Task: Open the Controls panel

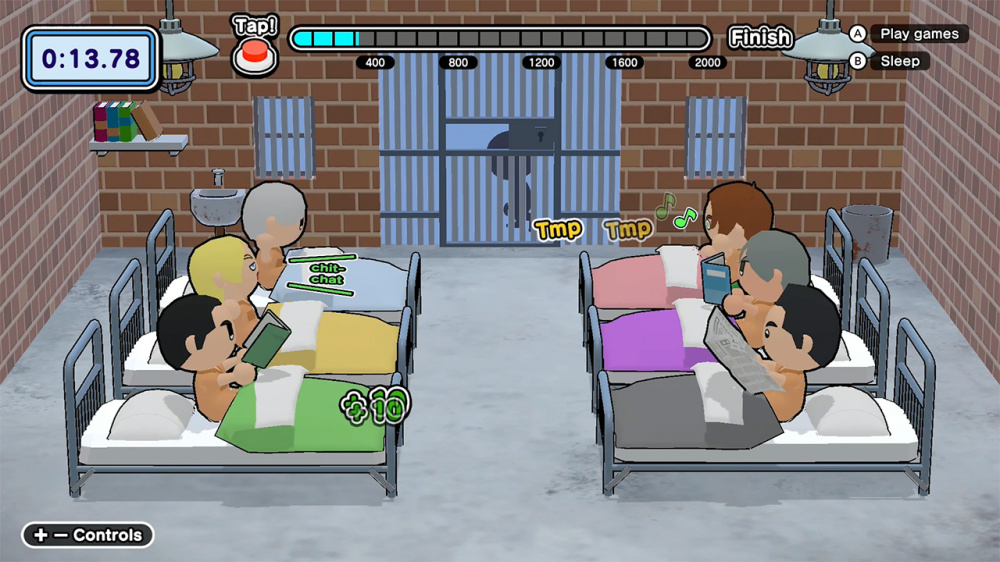Action: click(88, 535)
